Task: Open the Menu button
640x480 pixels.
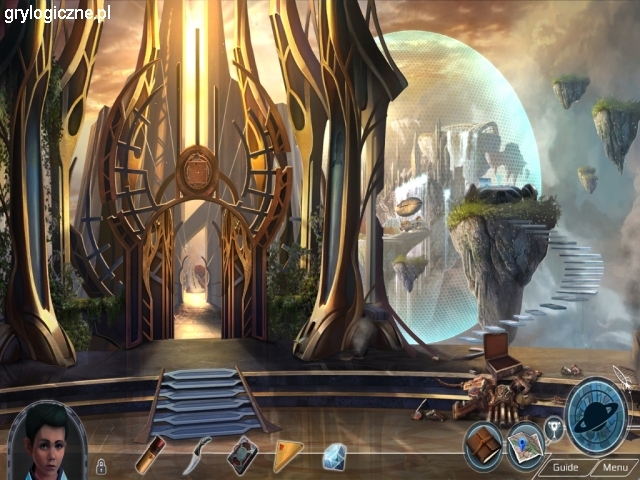Action: pos(615,467)
